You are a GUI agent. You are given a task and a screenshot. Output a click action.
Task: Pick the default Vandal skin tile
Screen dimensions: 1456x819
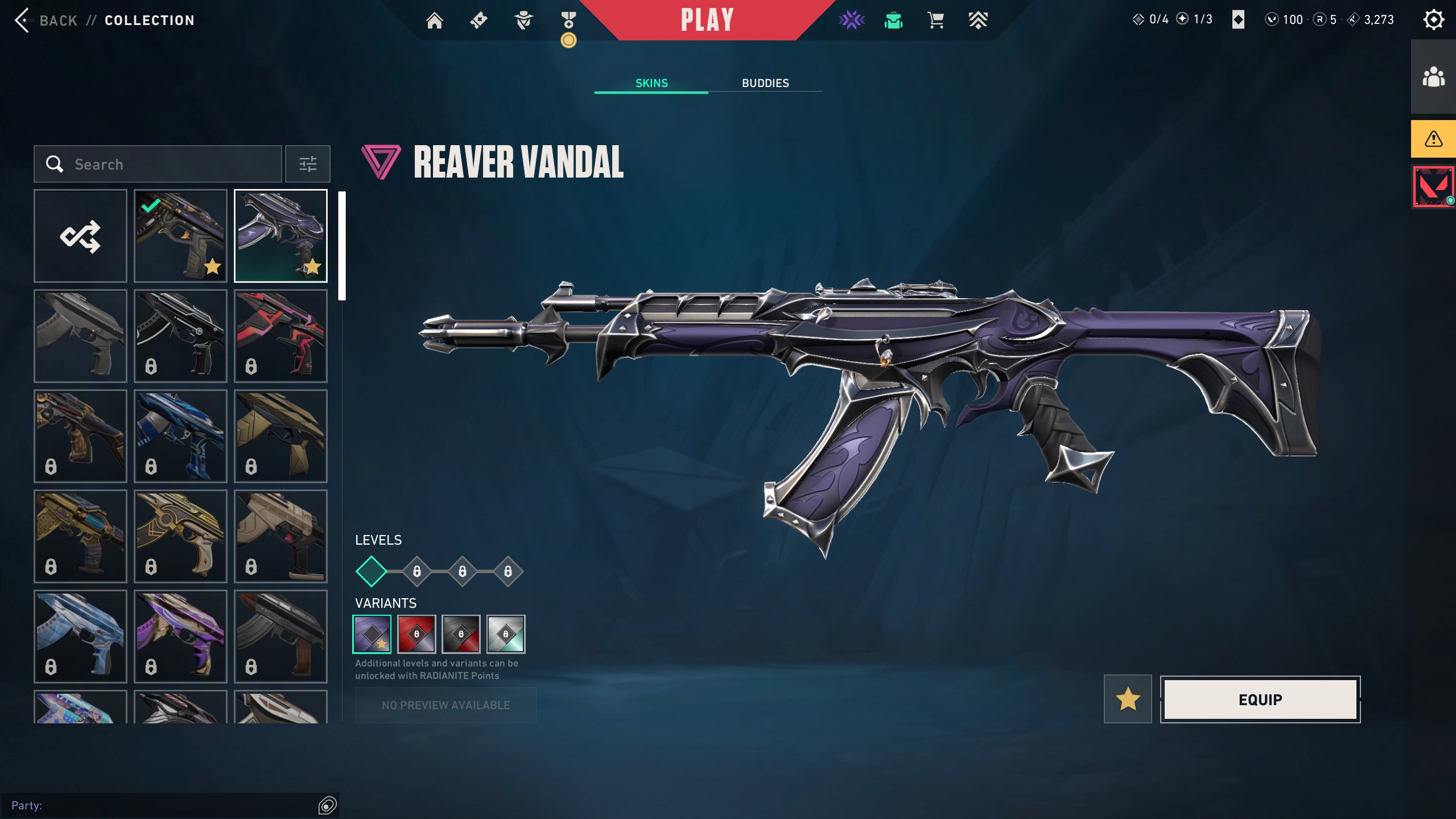click(x=80, y=336)
